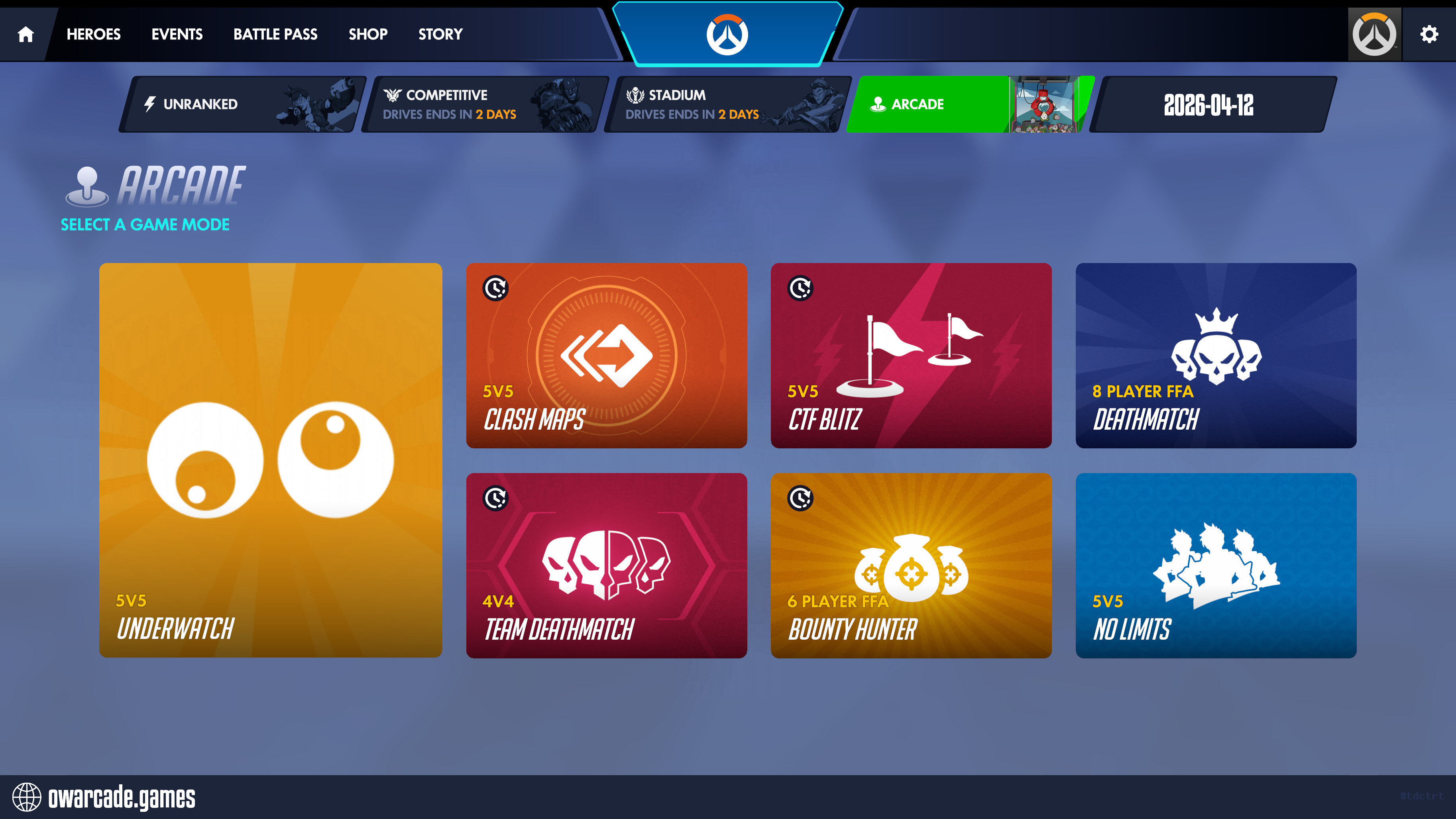Viewport: 1456px width, 819px height.
Task: Open the Heroes menu
Action: 93,35
